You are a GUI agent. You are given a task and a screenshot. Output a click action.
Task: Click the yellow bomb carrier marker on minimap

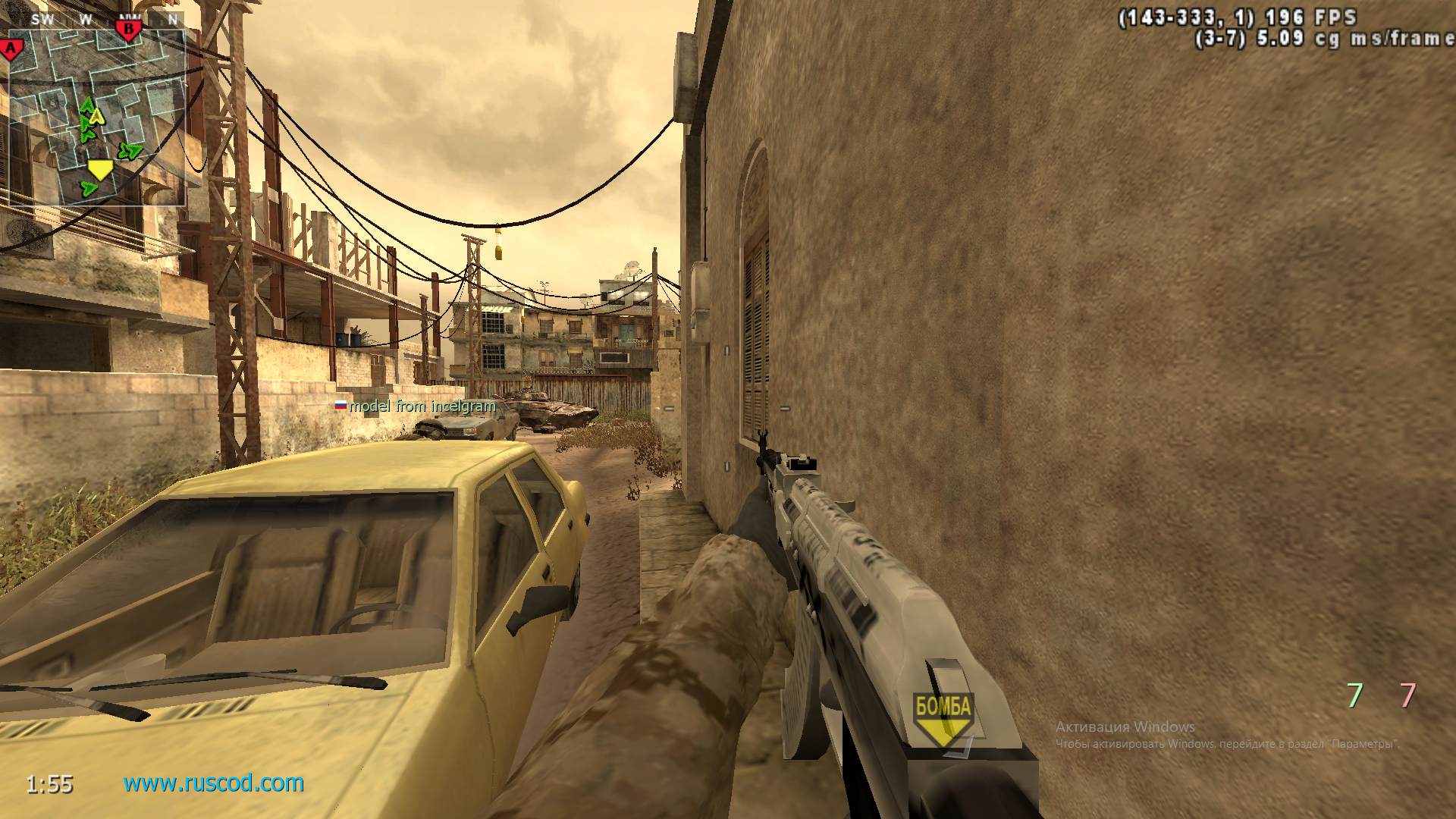(101, 169)
